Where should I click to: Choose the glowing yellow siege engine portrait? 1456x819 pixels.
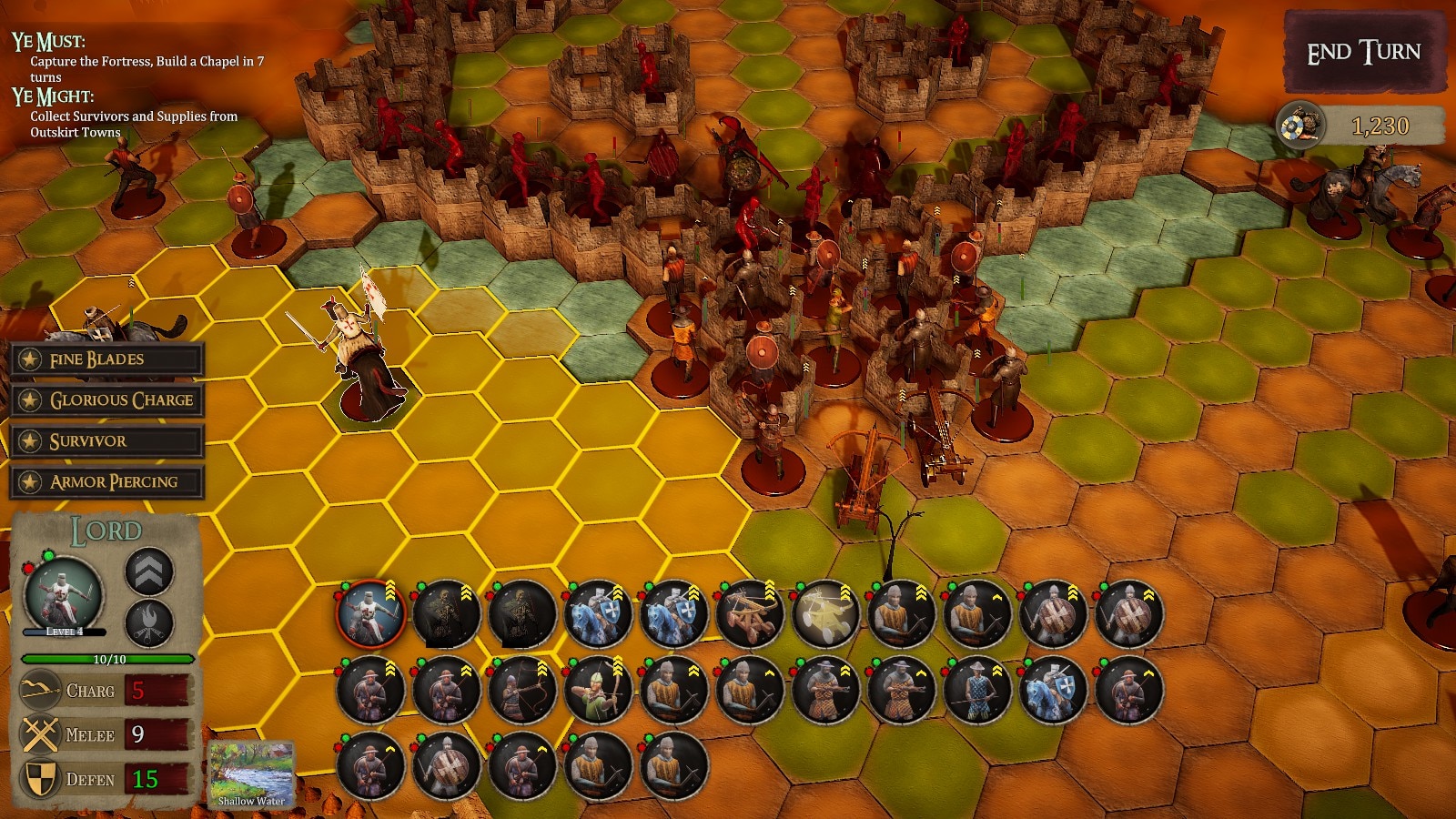click(825, 614)
